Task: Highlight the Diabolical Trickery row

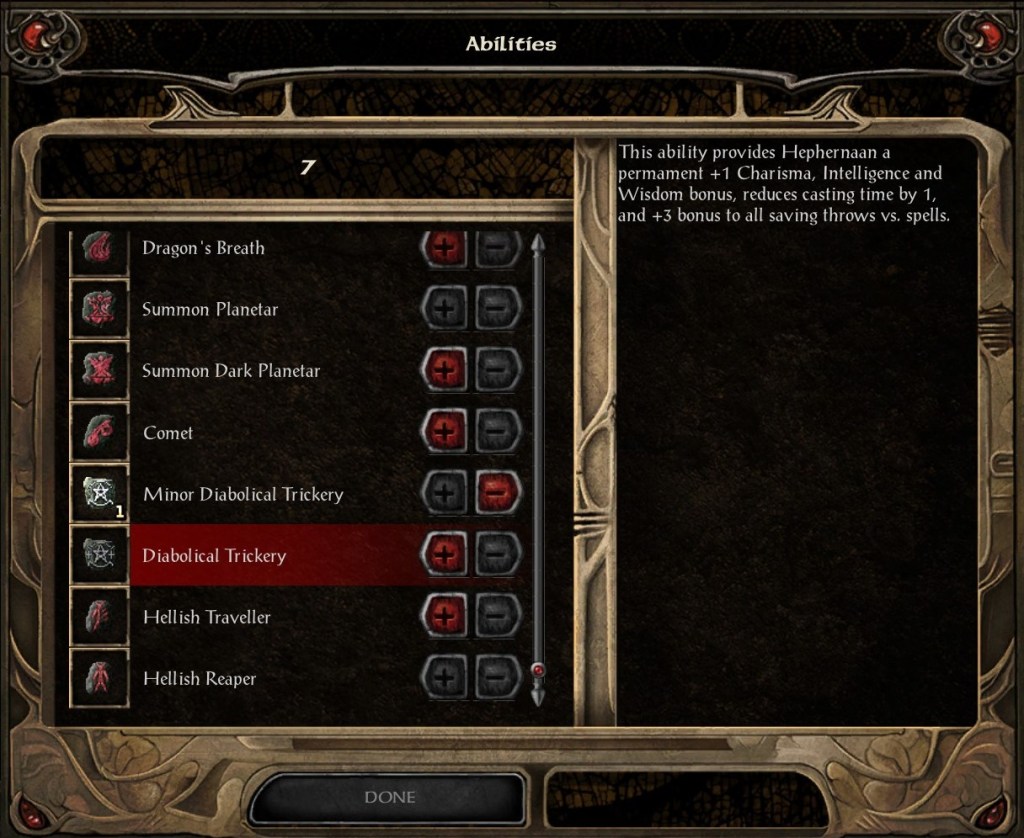Action: click(x=214, y=556)
